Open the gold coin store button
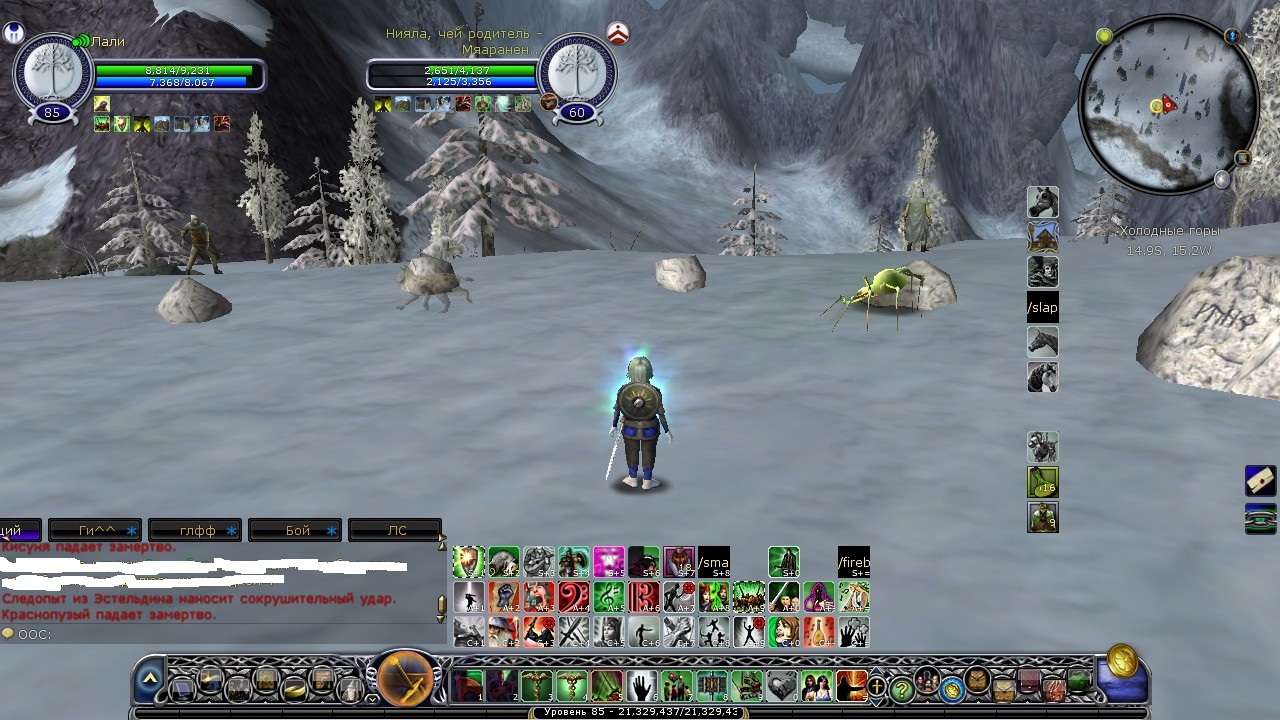The image size is (1280, 720). (1121, 662)
